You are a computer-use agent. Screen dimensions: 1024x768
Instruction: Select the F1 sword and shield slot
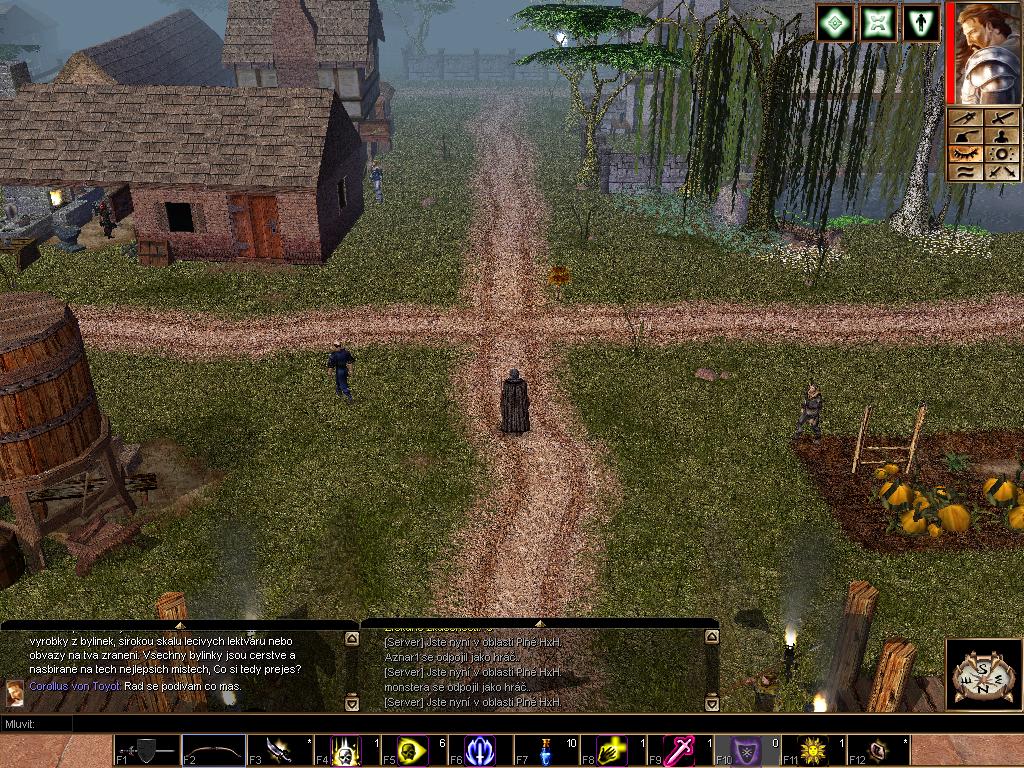(x=147, y=750)
